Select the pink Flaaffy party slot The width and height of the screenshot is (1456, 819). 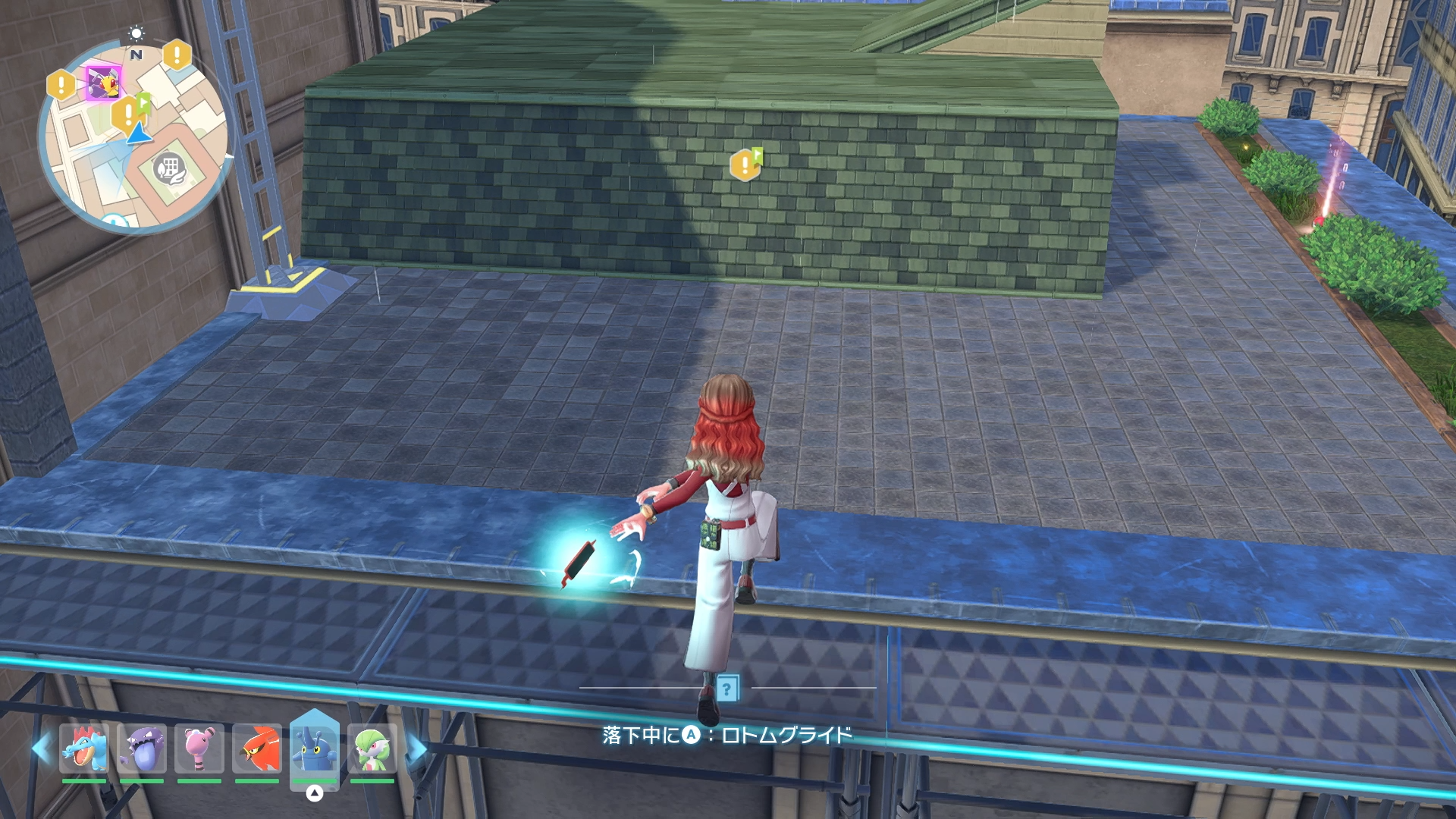click(199, 748)
